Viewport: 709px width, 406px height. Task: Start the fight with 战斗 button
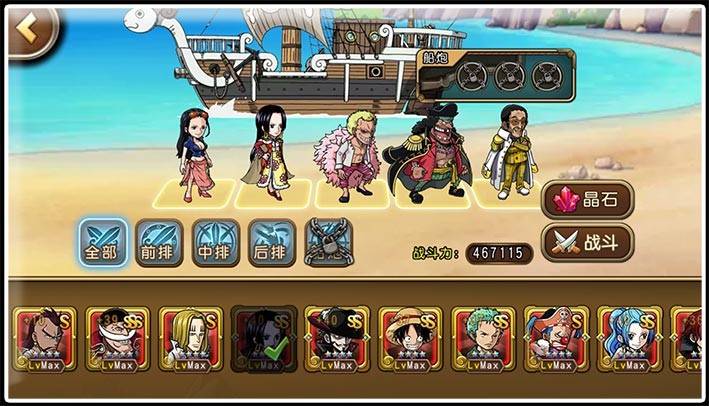[592, 242]
